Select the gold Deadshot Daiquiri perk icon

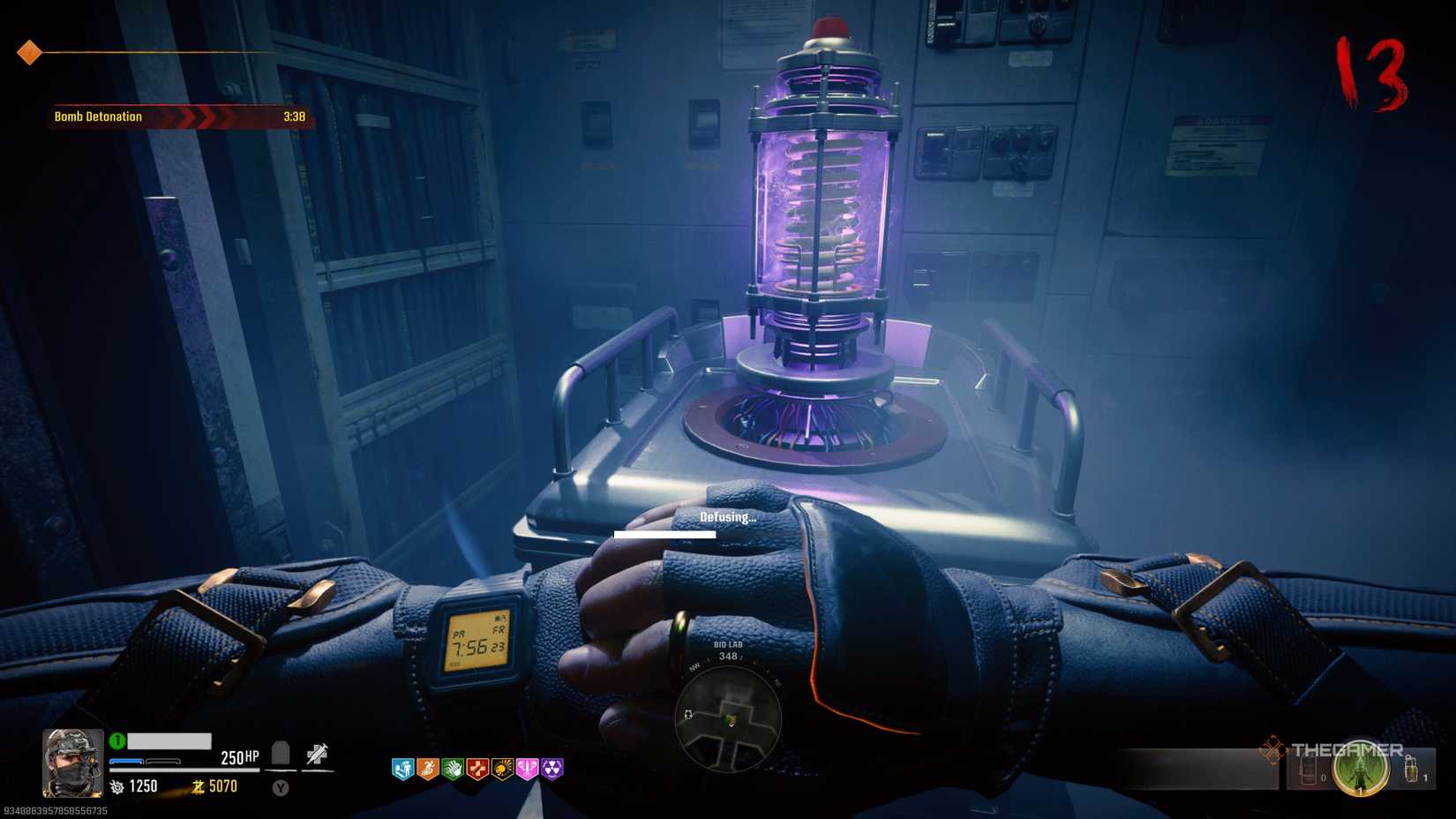click(502, 768)
